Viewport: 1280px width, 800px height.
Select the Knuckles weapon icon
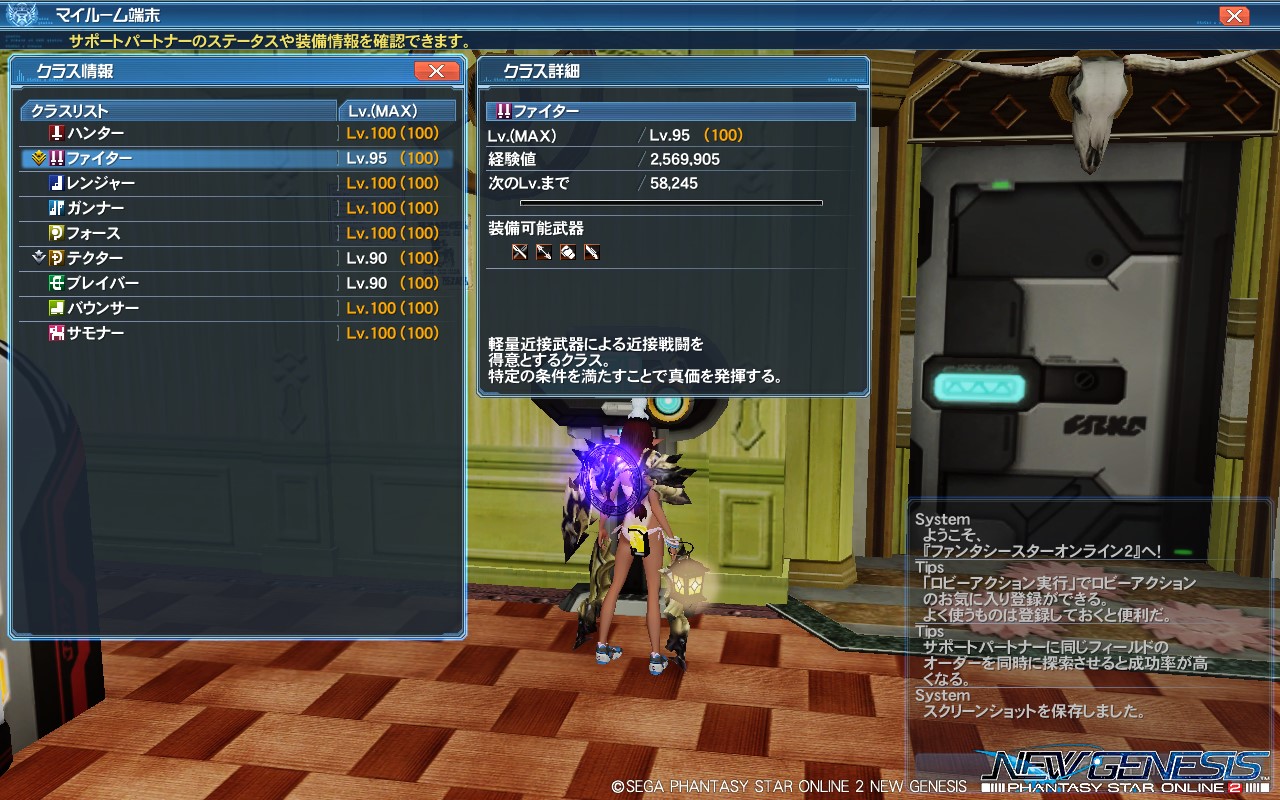click(569, 251)
